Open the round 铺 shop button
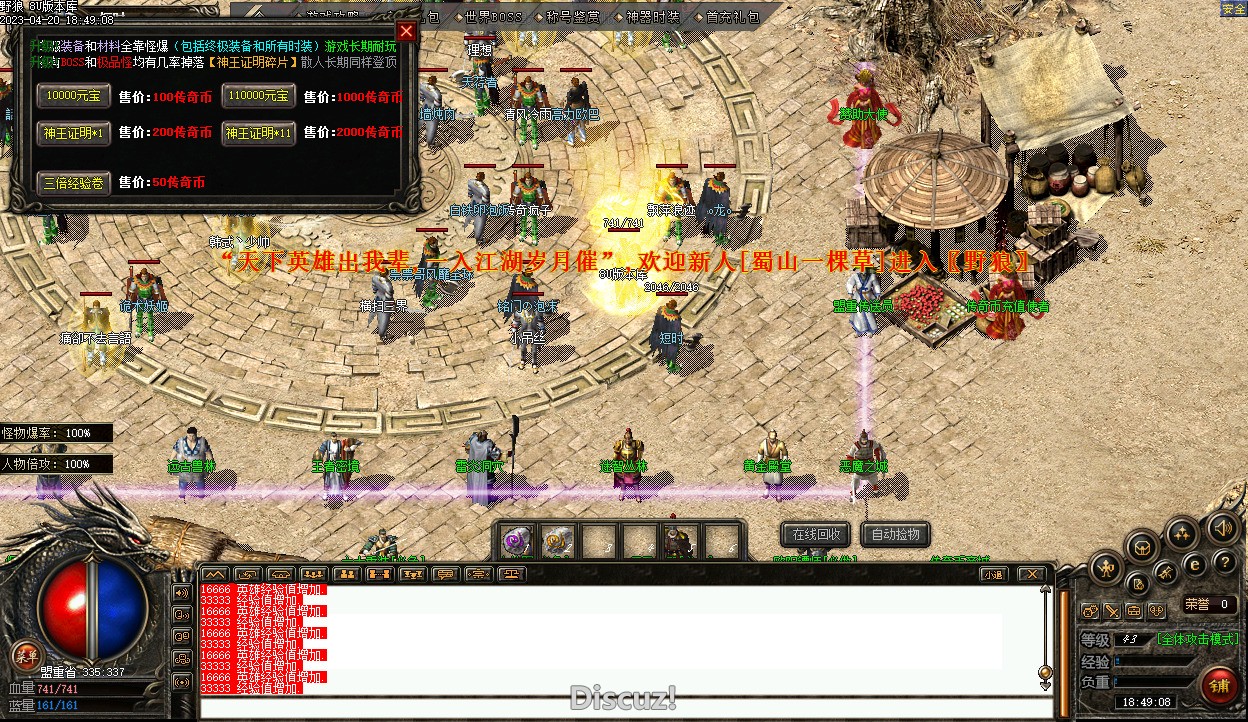 pyautogui.click(x=1220, y=686)
